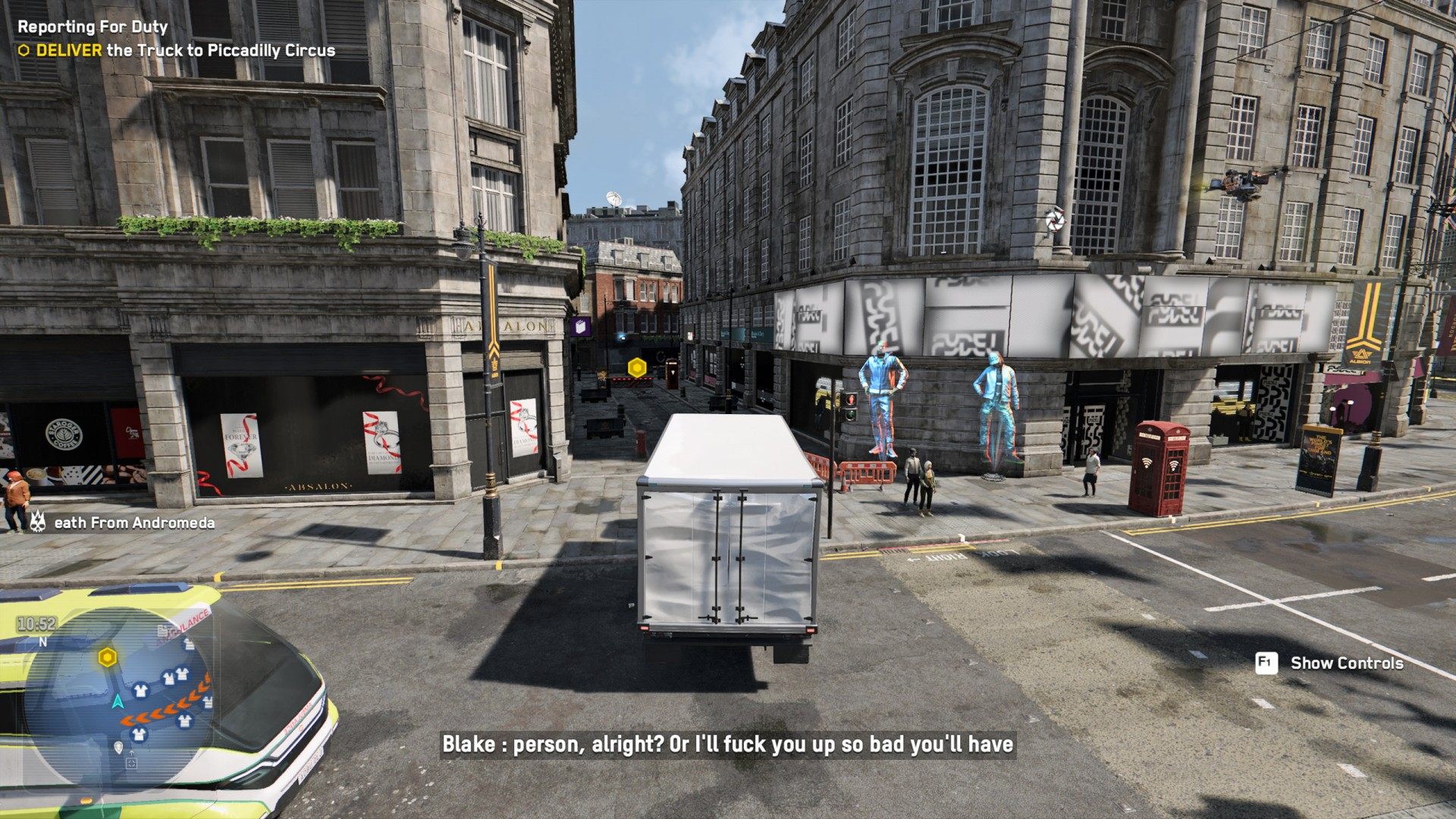Click the now-playing song title notification
Image resolution: width=1456 pixels, height=819 pixels.
pos(133,522)
